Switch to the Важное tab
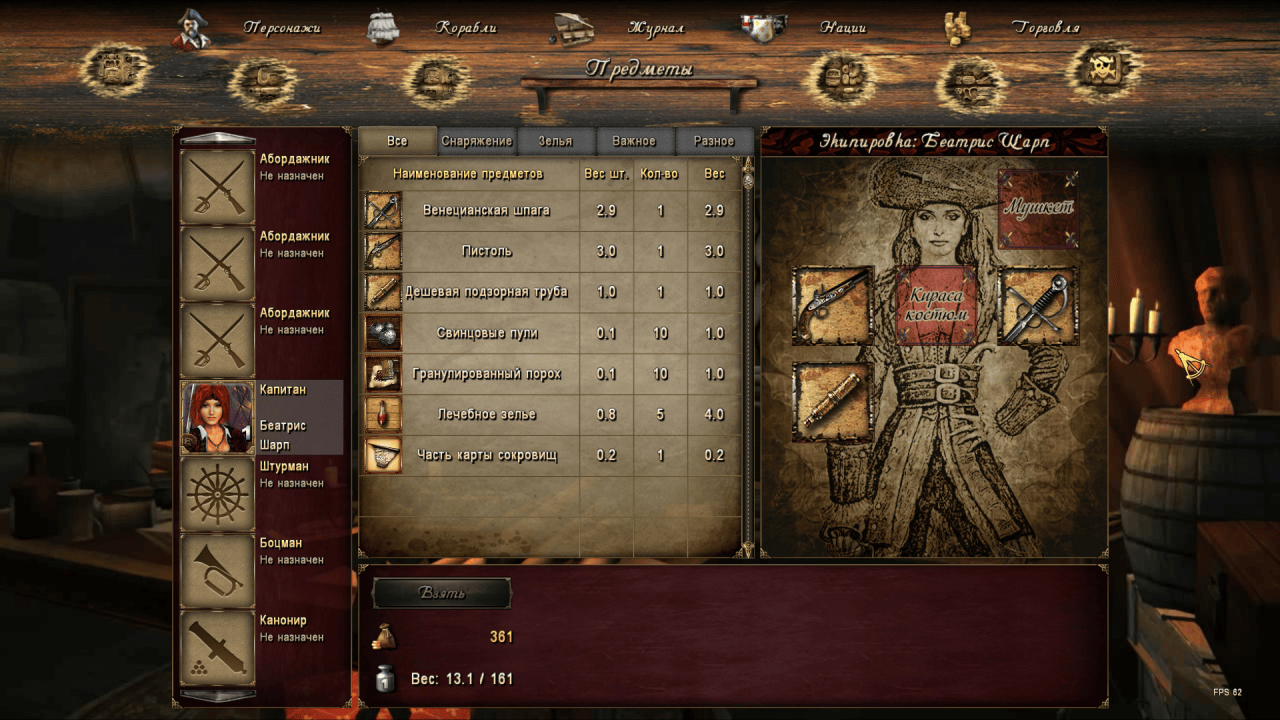The image size is (1280, 720). 634,141
